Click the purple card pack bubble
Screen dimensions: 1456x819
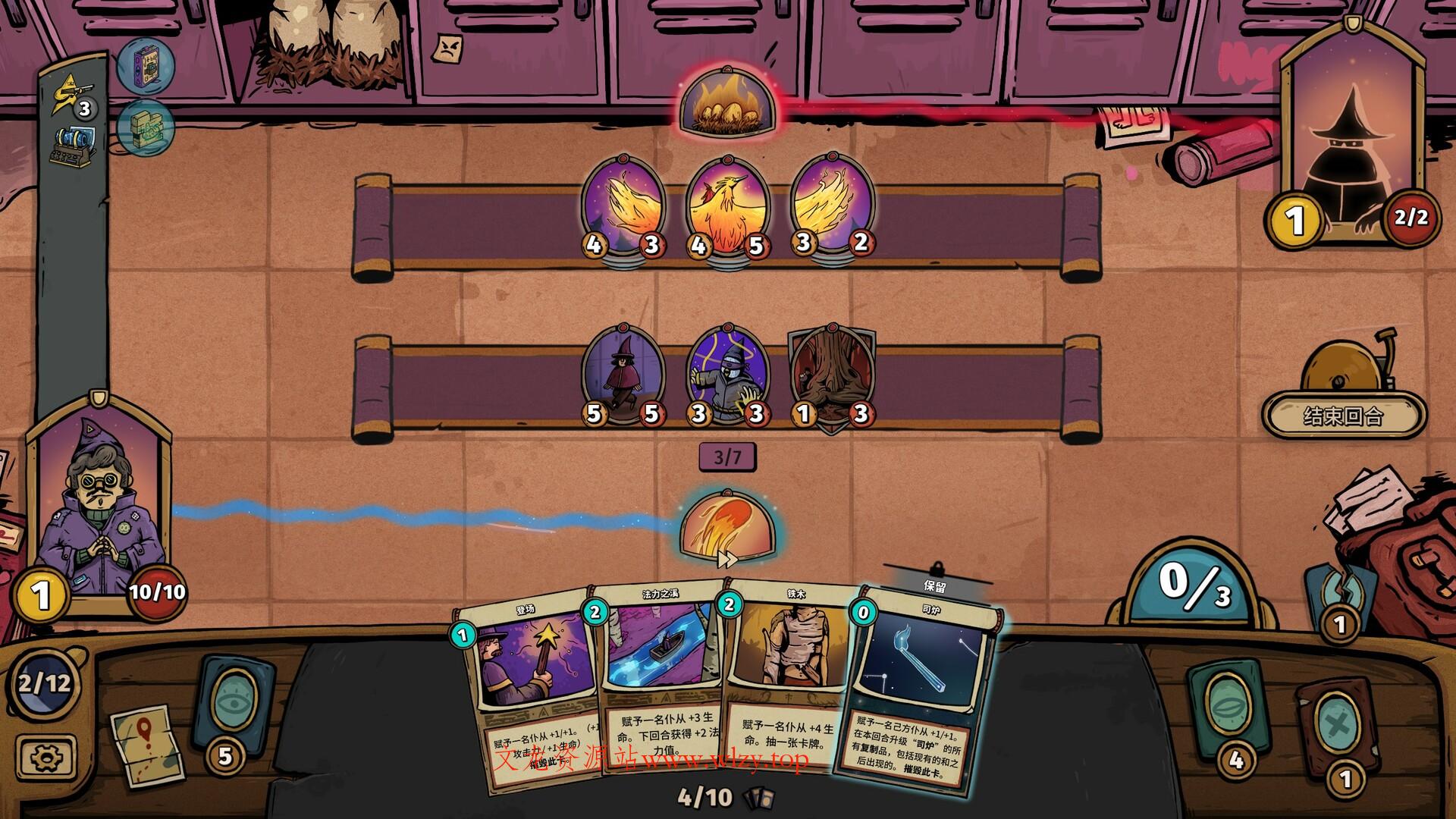146,65
